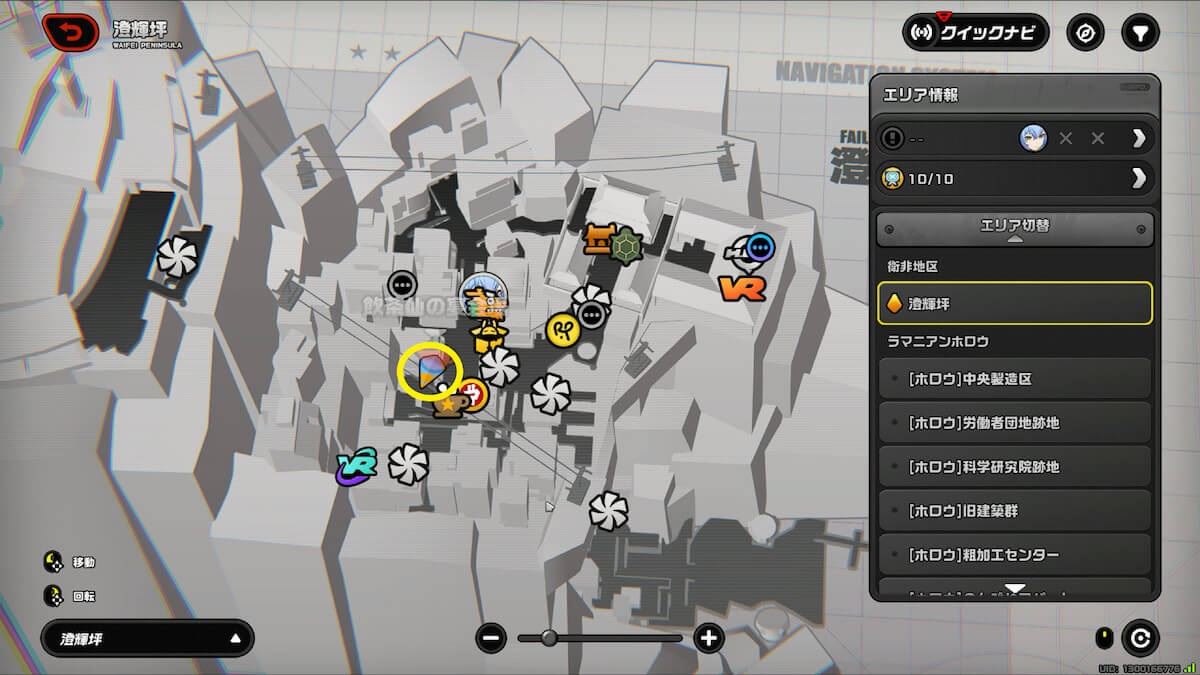Switch to [ホロウ]粗加工センター
Viewport: 1200px width, 675px height.
(1015, 555)
